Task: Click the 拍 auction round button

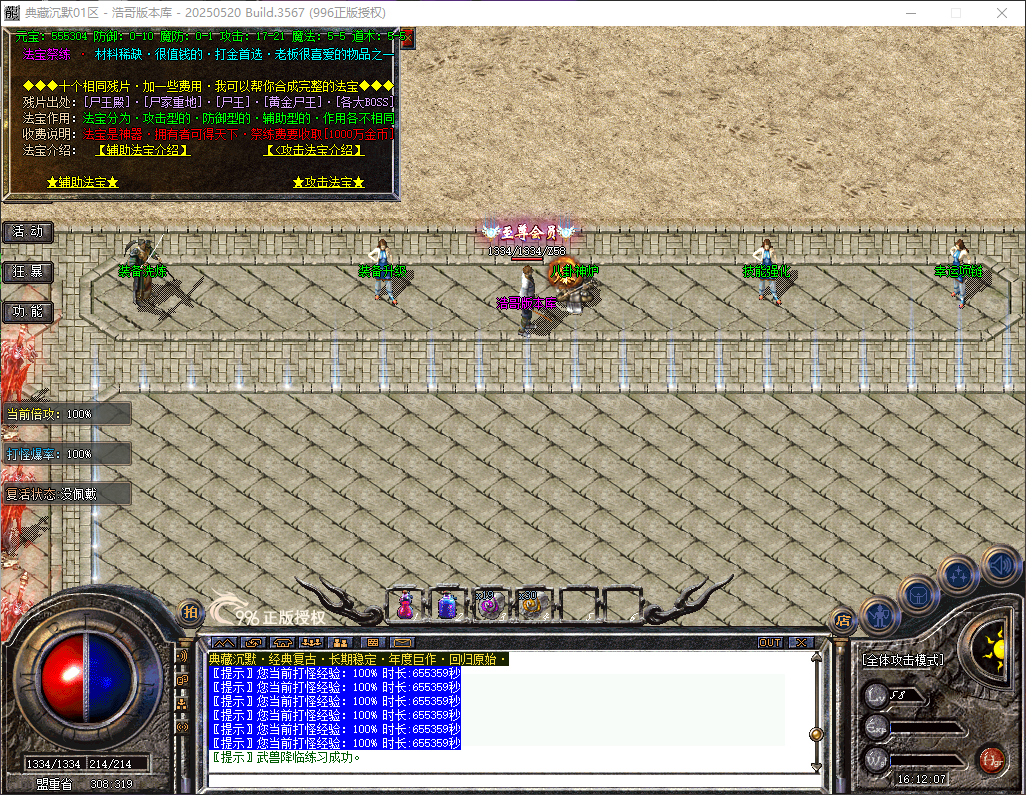Action: [189, 611]
